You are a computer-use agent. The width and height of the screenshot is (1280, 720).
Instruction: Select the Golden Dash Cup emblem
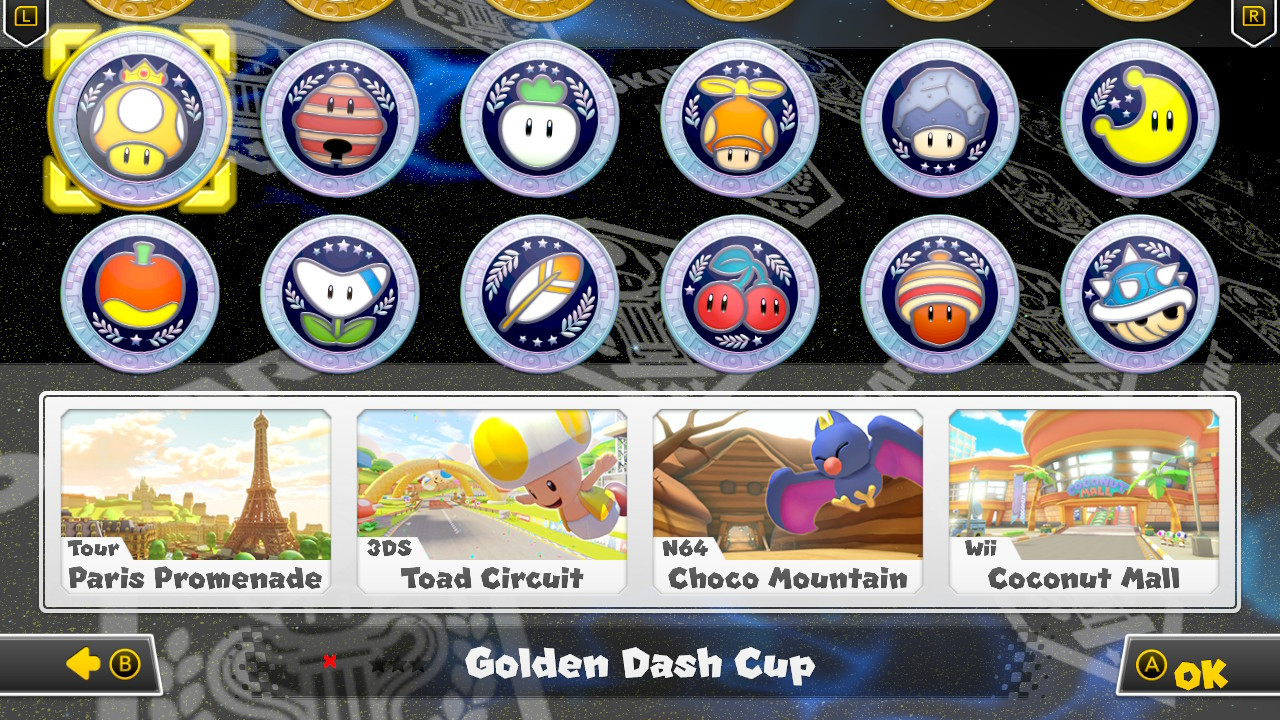139,118
